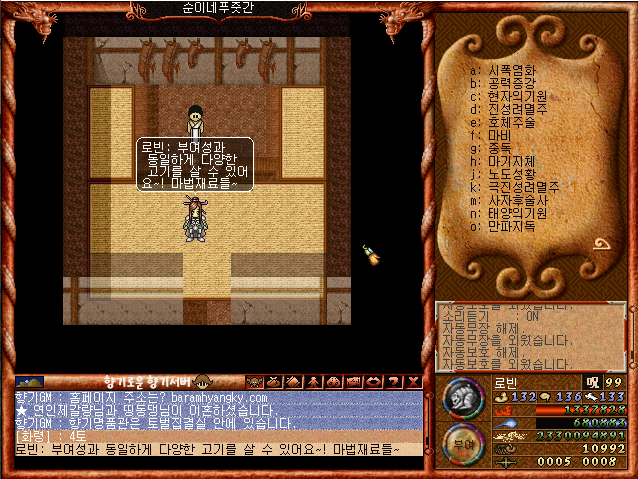Screen dimensions: 638x479
Task: Open the person figure toolbar icon
Action: (x=312, y=381)
